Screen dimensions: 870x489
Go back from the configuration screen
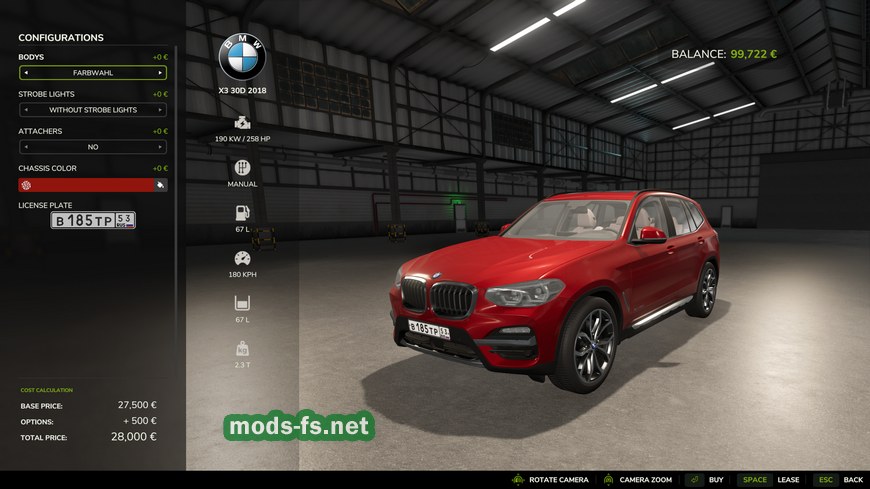[839, 480]
